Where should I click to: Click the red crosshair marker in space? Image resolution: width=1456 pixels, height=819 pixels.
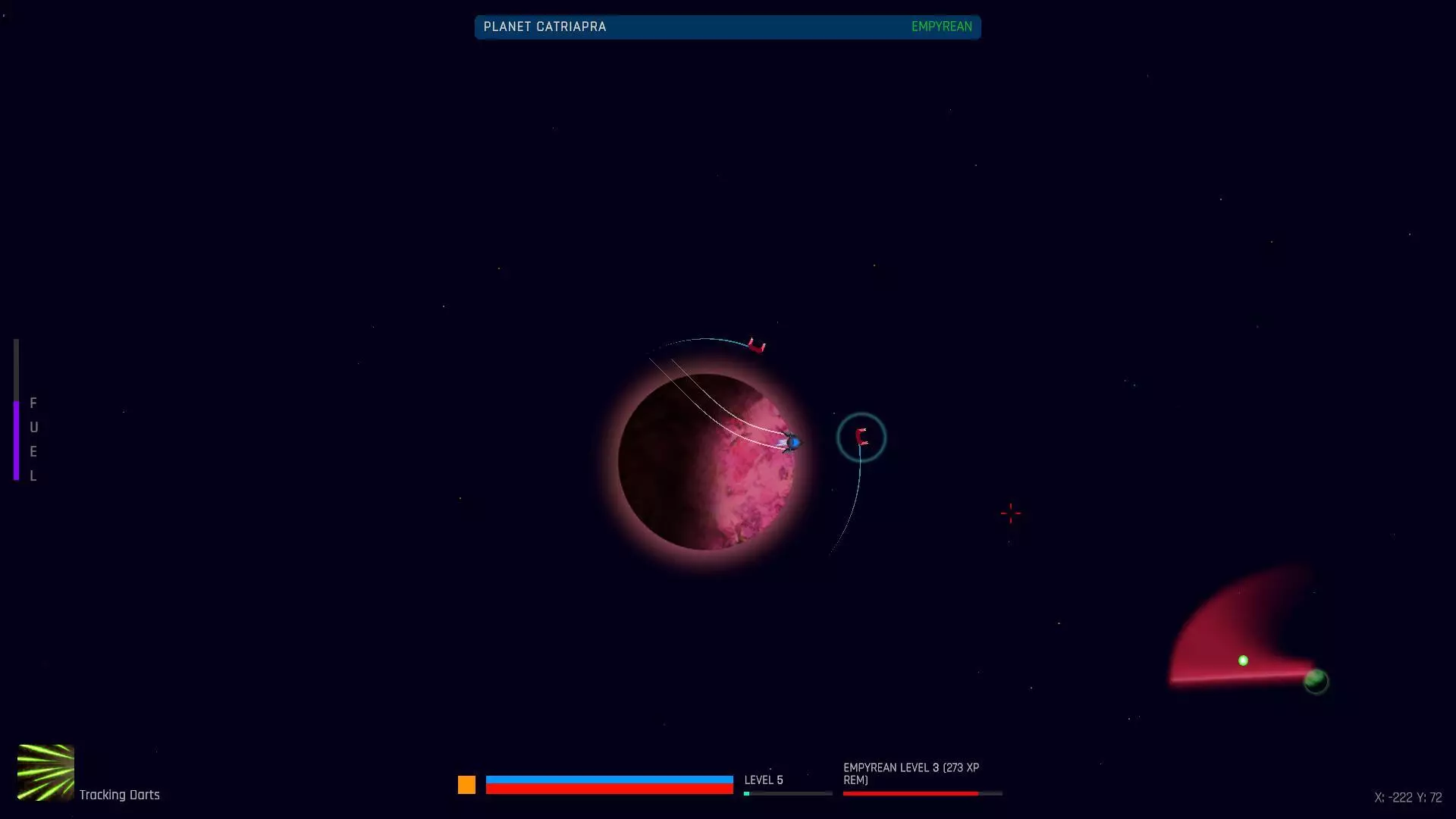pos(1009,513)
